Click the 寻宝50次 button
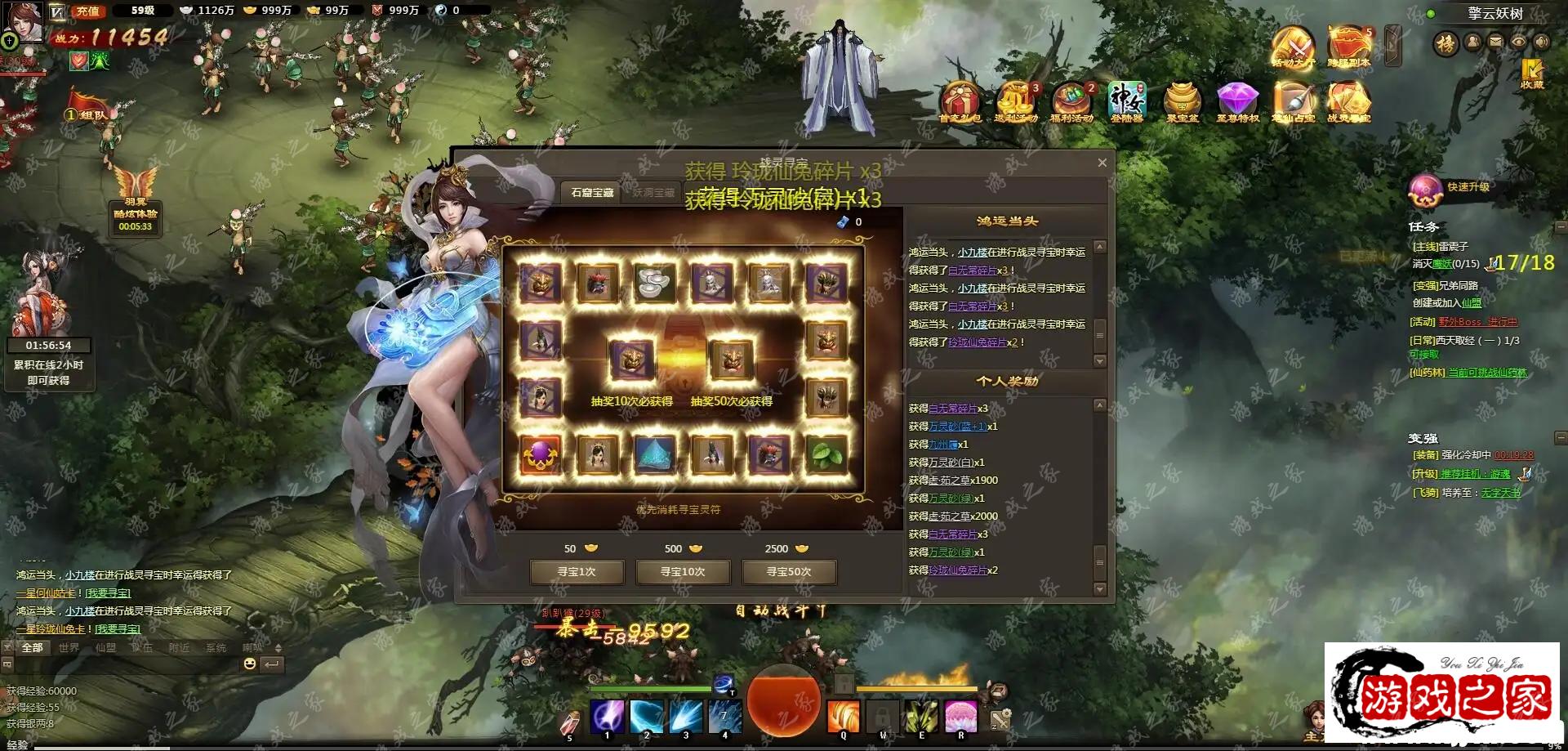Image resolution: width=1568 pixels, height=751 pixels. (x=789, y=572)
